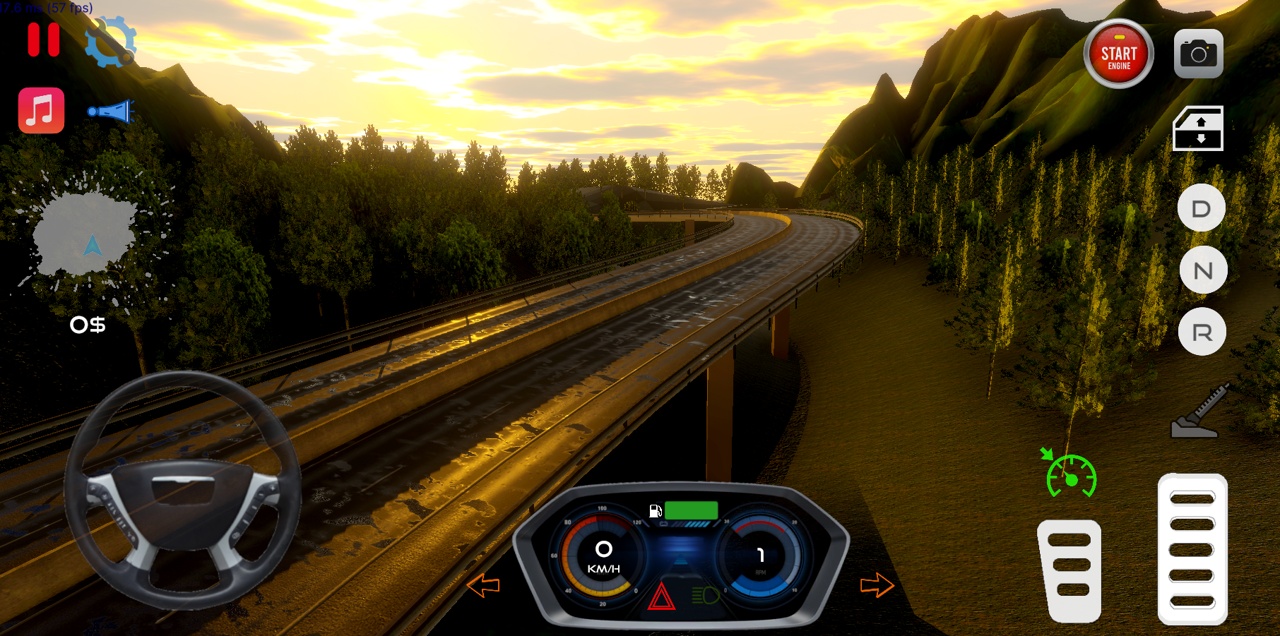Open the music player icon
This screenshot has width=1280, height=636.
pos(41,110)
